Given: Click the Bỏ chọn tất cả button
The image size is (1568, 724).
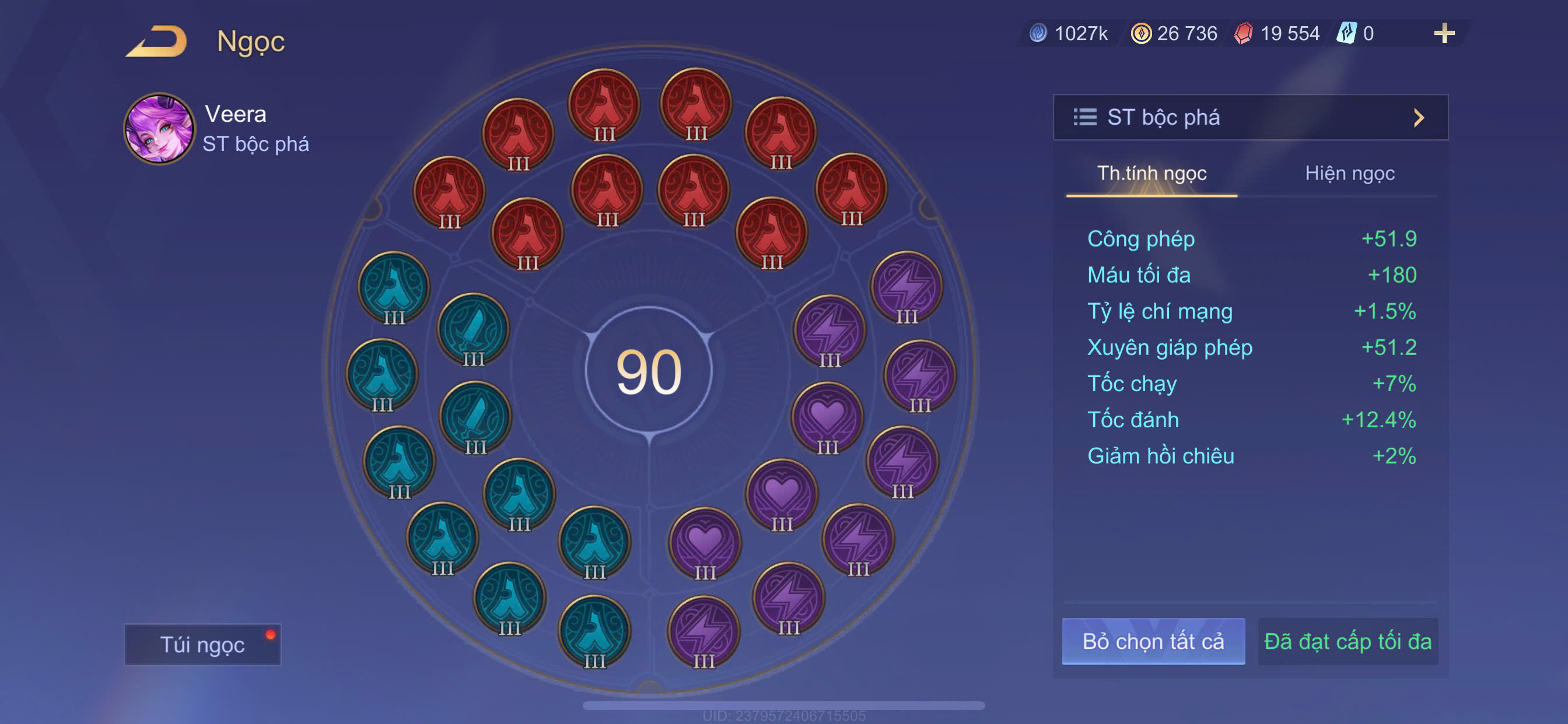Looking at the screenshot, I should pos(1153,641).
